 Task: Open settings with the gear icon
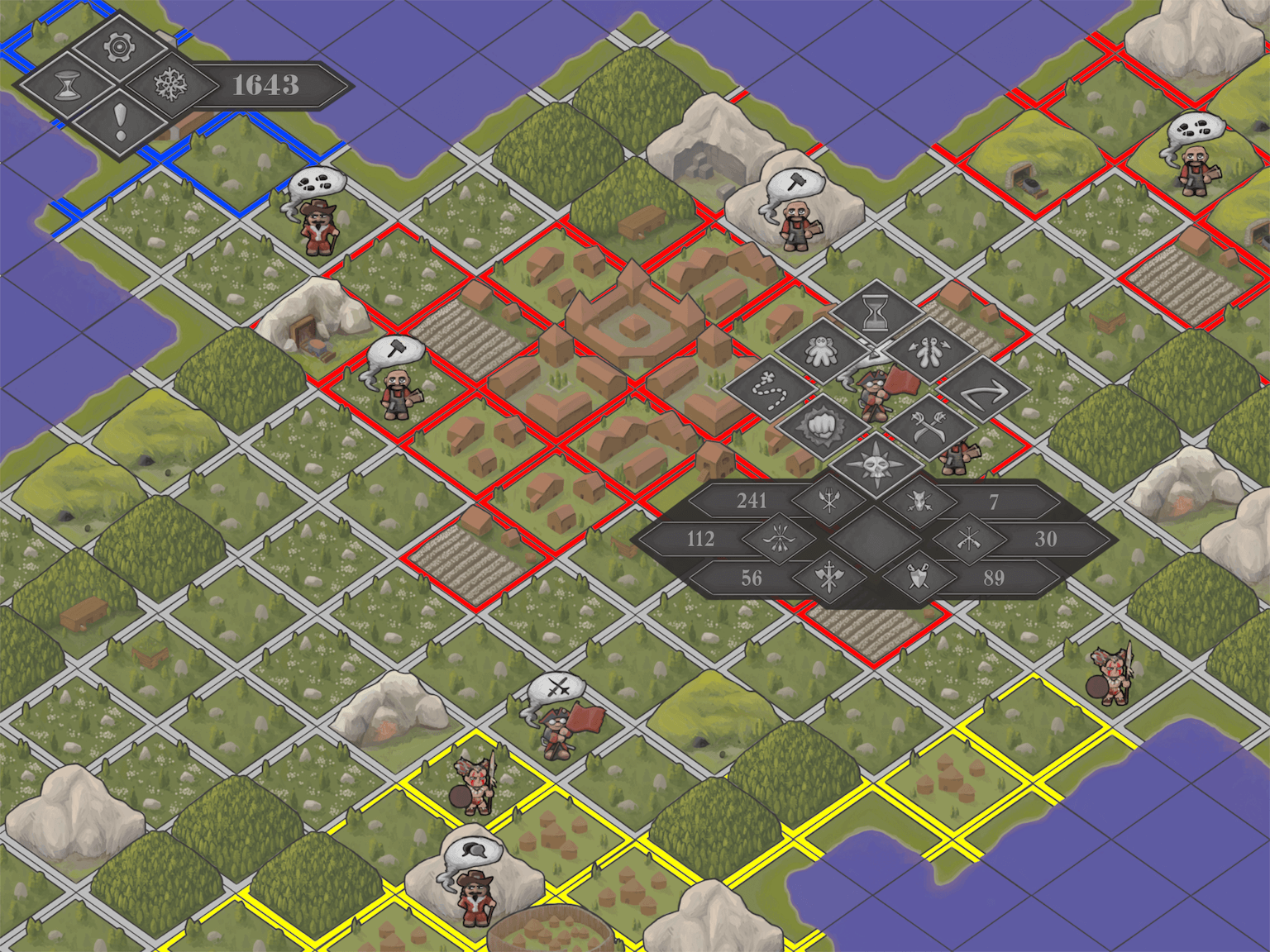click(120, 47)
